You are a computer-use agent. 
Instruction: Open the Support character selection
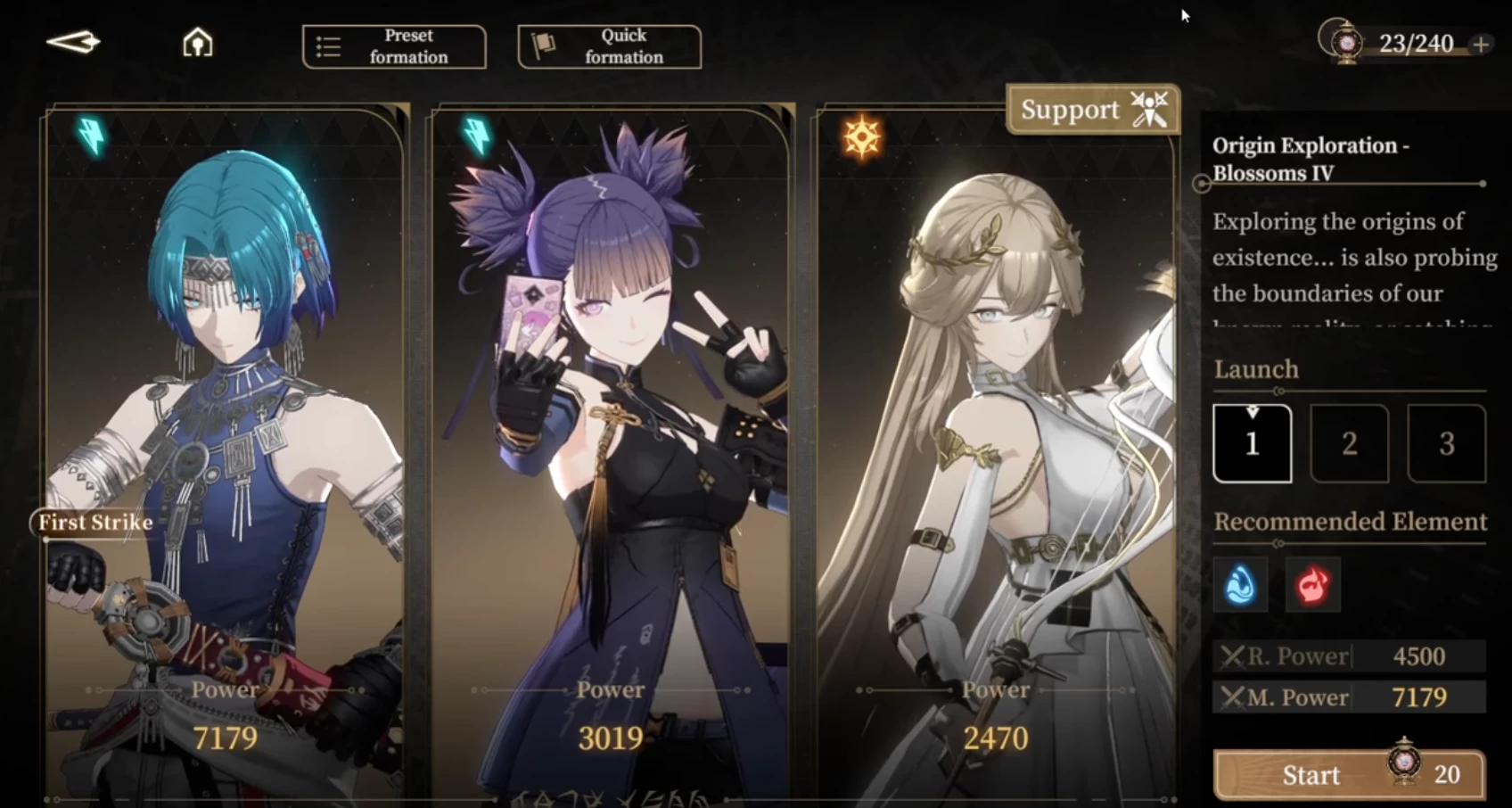pyautogui.click(x=1093, y=110)
